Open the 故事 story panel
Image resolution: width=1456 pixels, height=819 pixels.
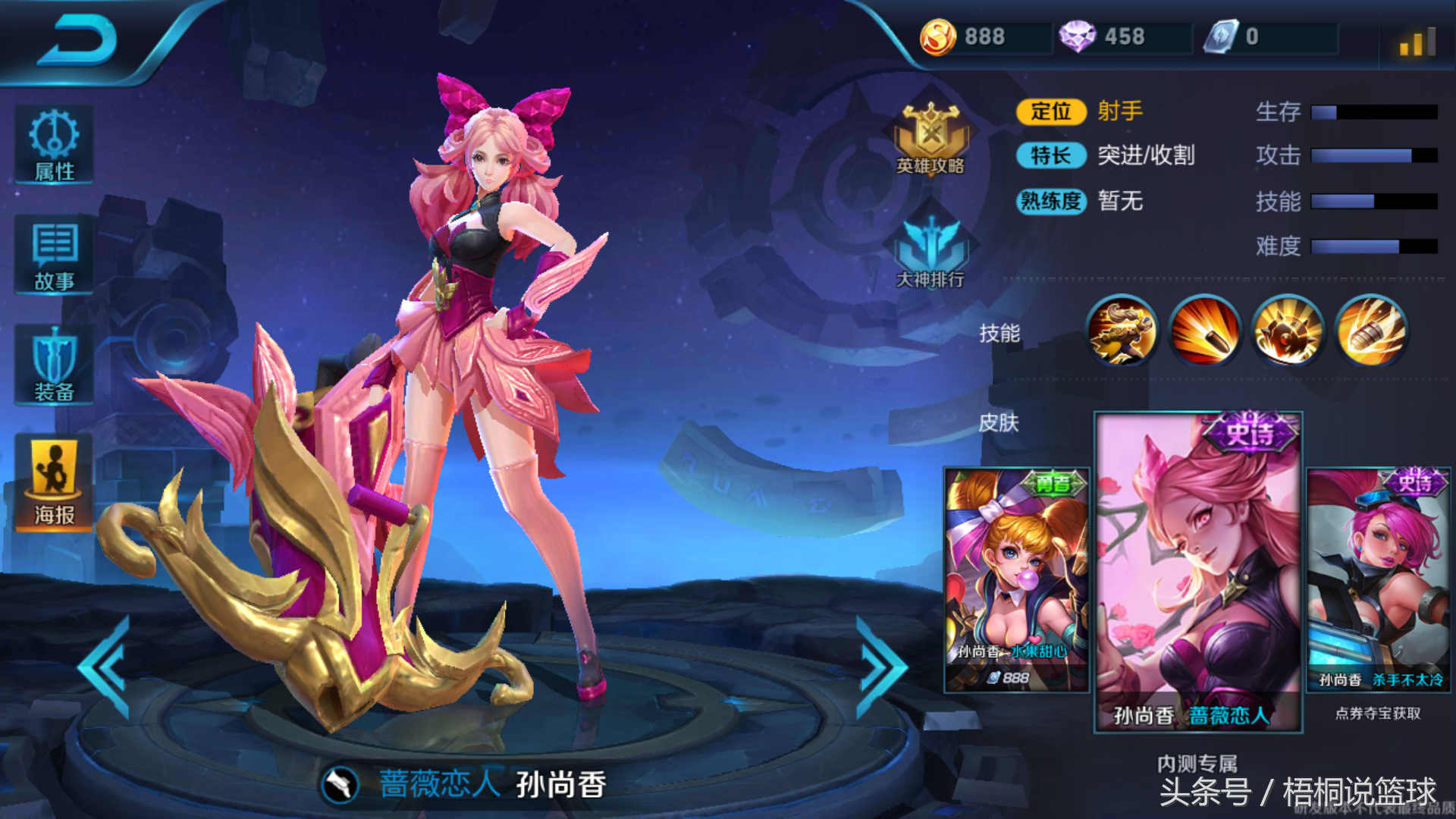point(54,256)
